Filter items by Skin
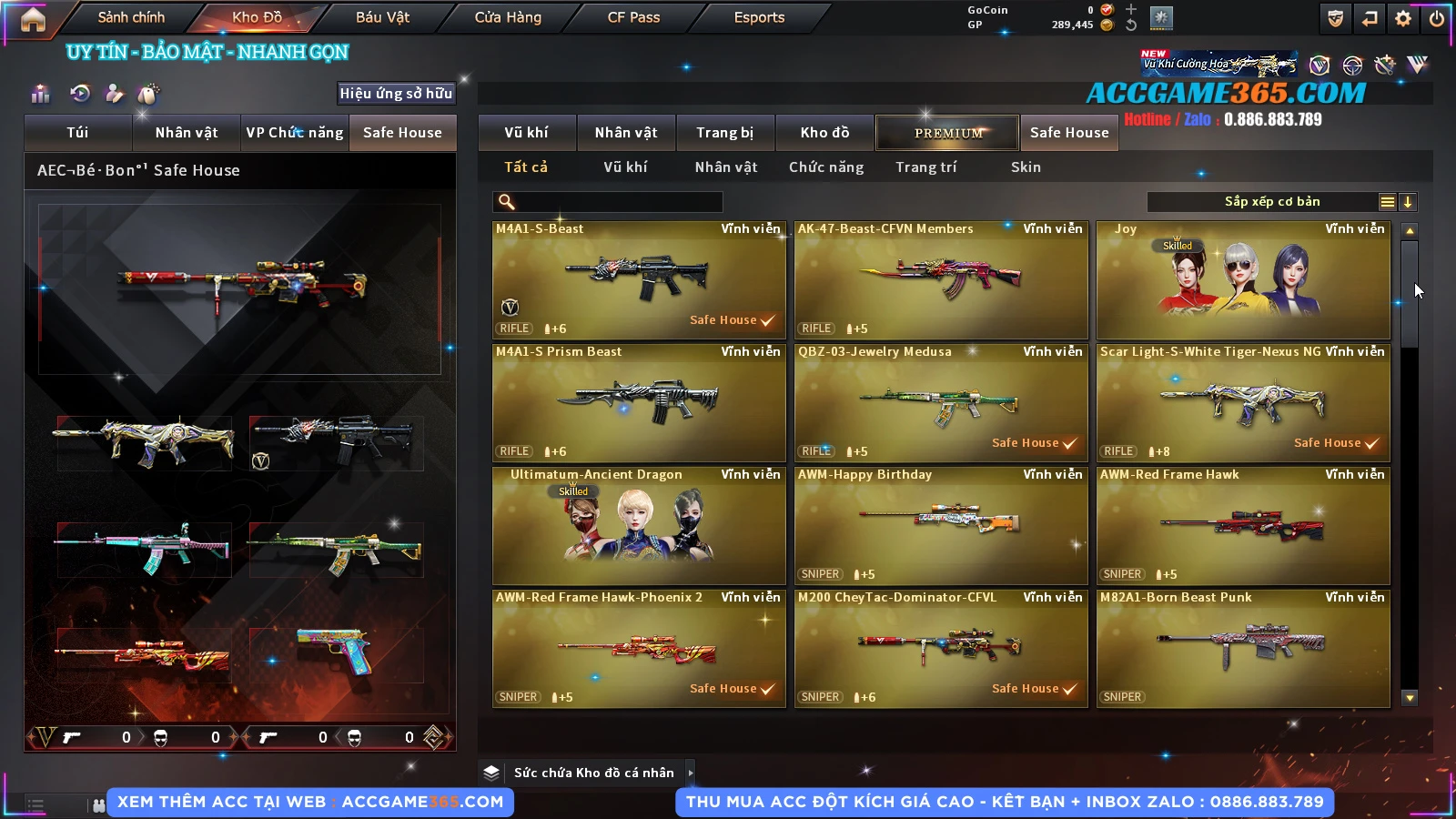Screen dimensions: 1456x819 click(1026, 167)
